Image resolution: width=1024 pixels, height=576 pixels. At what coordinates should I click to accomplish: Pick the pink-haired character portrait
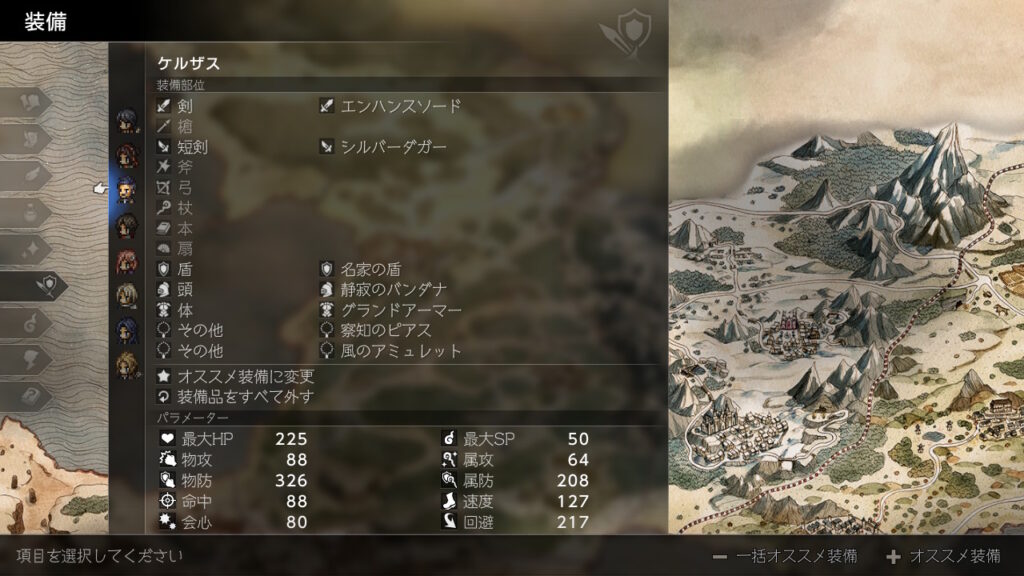click(127, 261)
